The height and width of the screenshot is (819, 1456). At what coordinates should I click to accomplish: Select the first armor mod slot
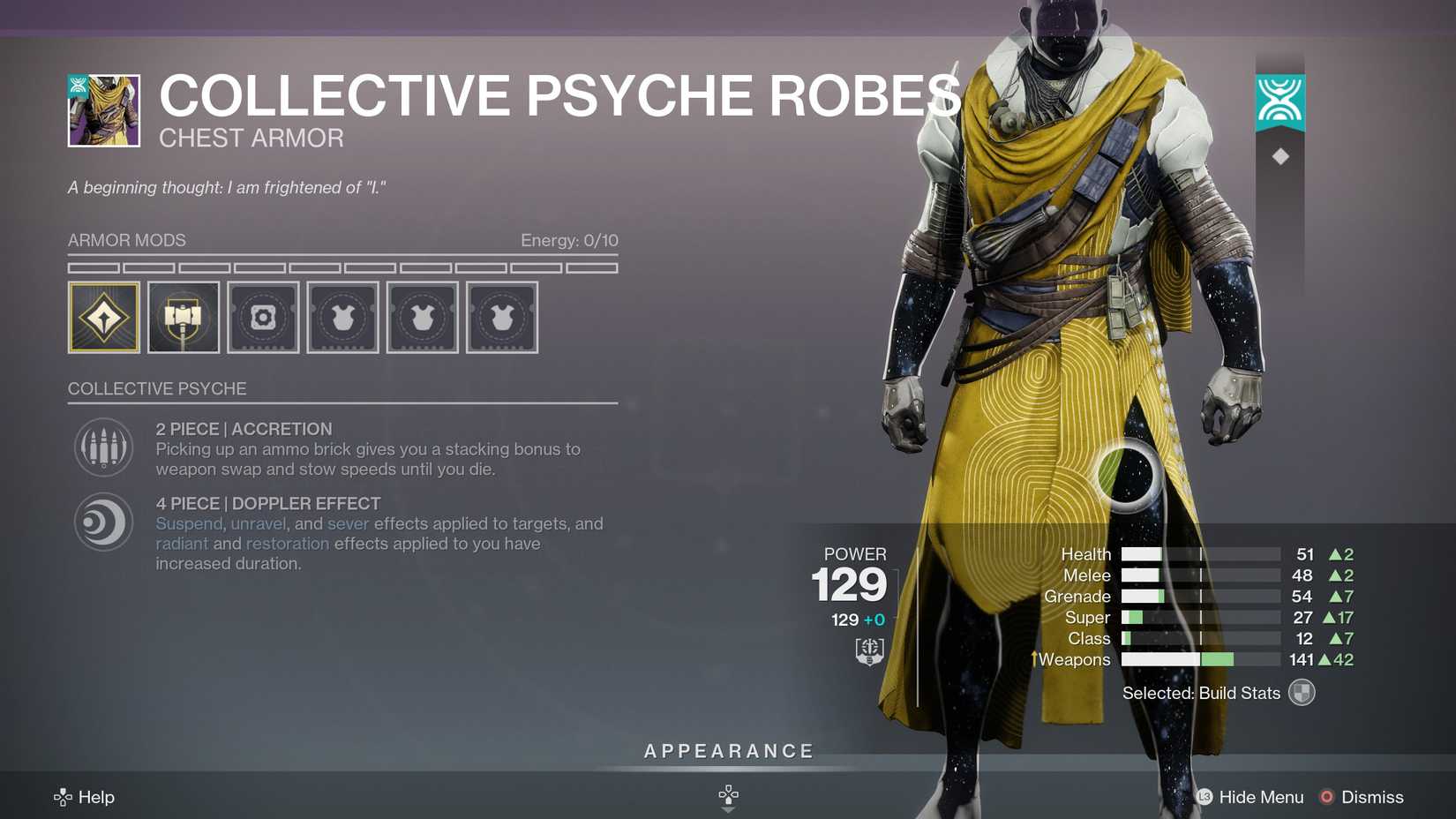(x=103, y=317)
